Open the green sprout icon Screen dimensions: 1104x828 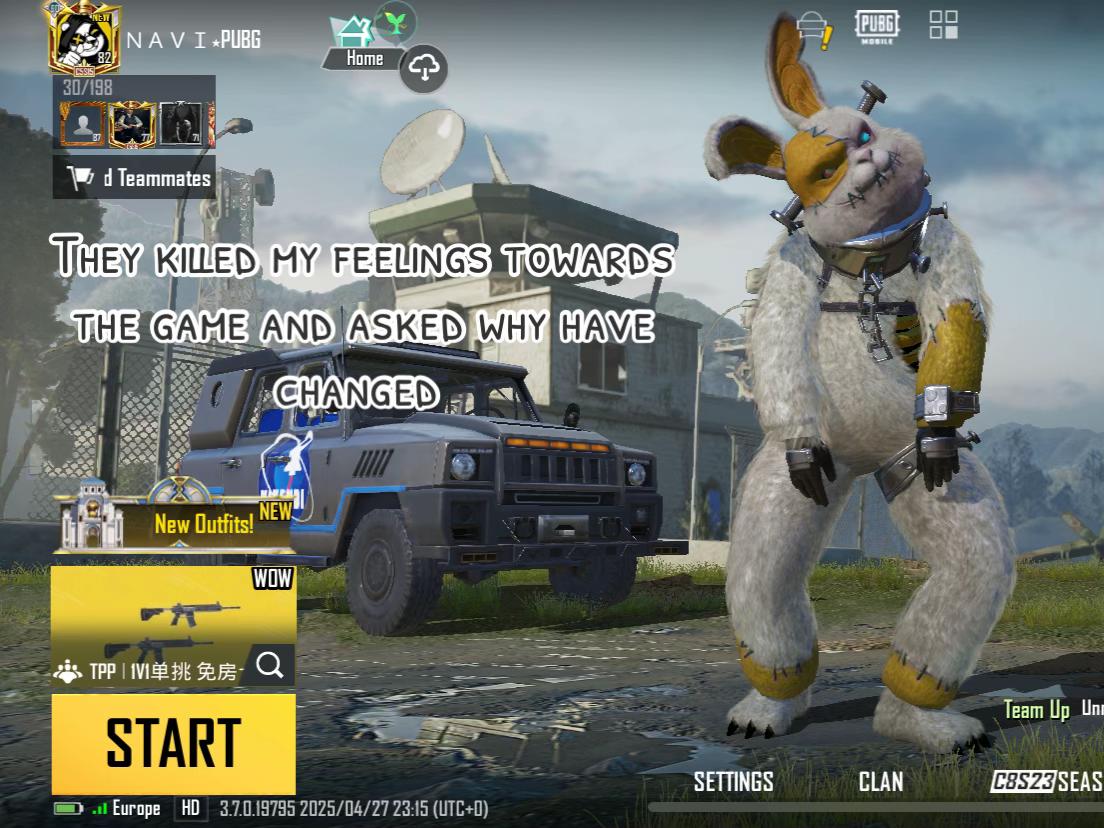coord(396,21)
